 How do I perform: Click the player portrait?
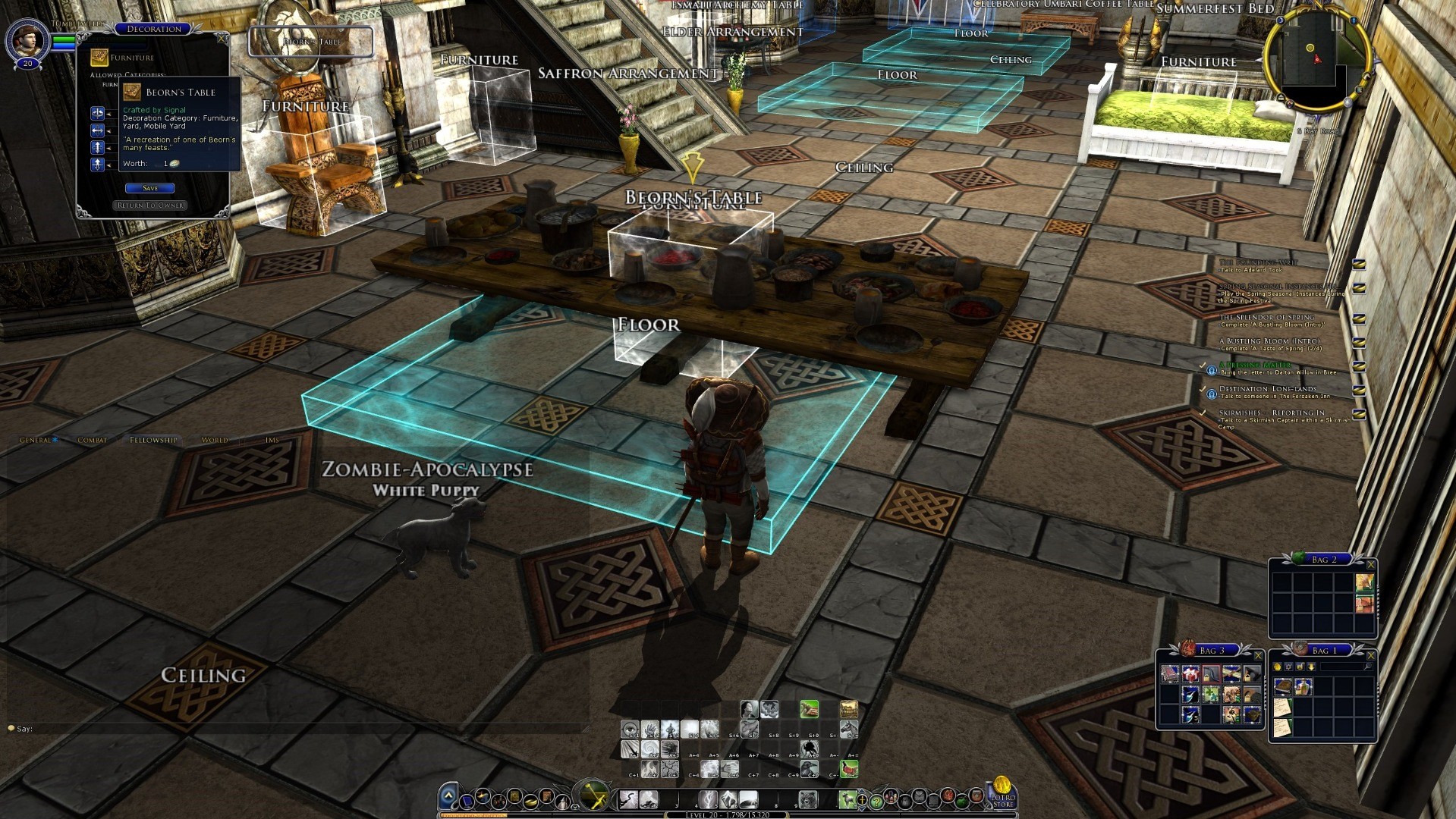tap(28, 39)
